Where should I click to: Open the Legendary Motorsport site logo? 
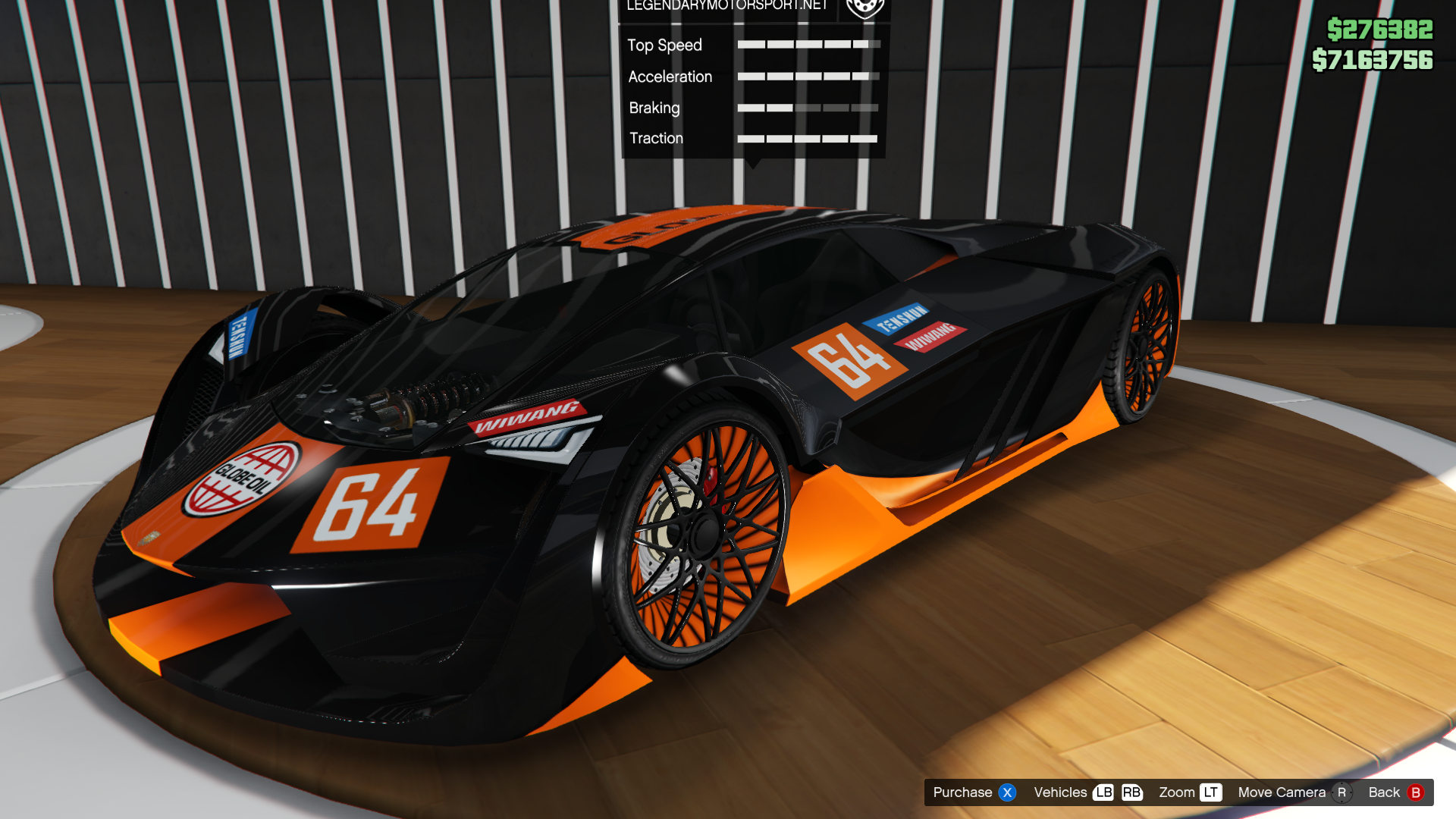coord(864,8)
